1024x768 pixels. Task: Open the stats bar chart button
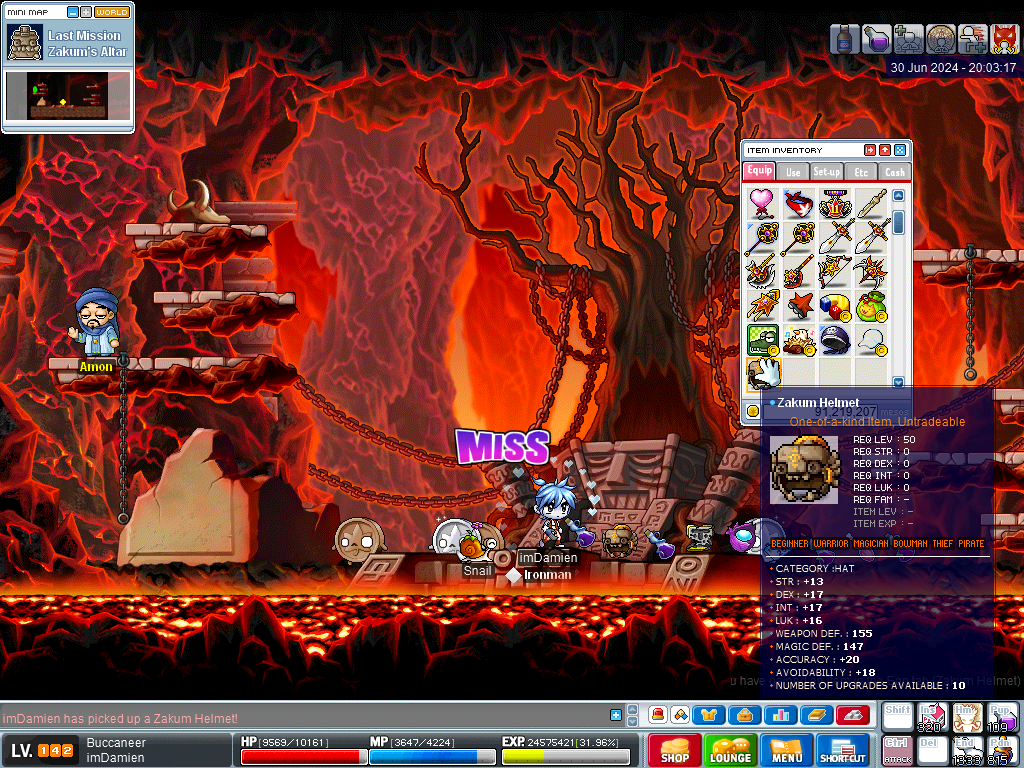[779, 715]
